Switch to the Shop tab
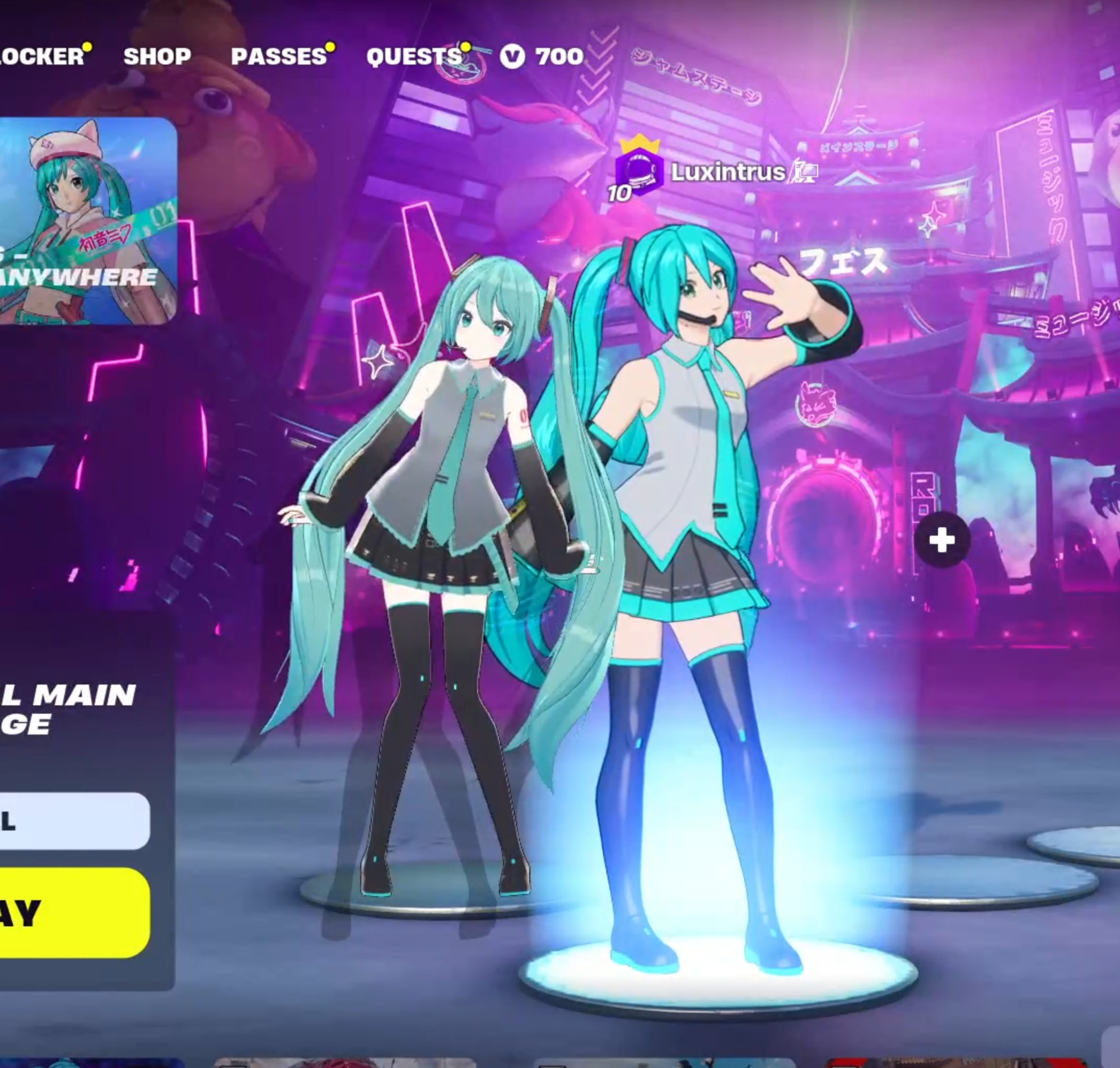The height and width of the screenshot is (1068, 1120). (157, 57)
